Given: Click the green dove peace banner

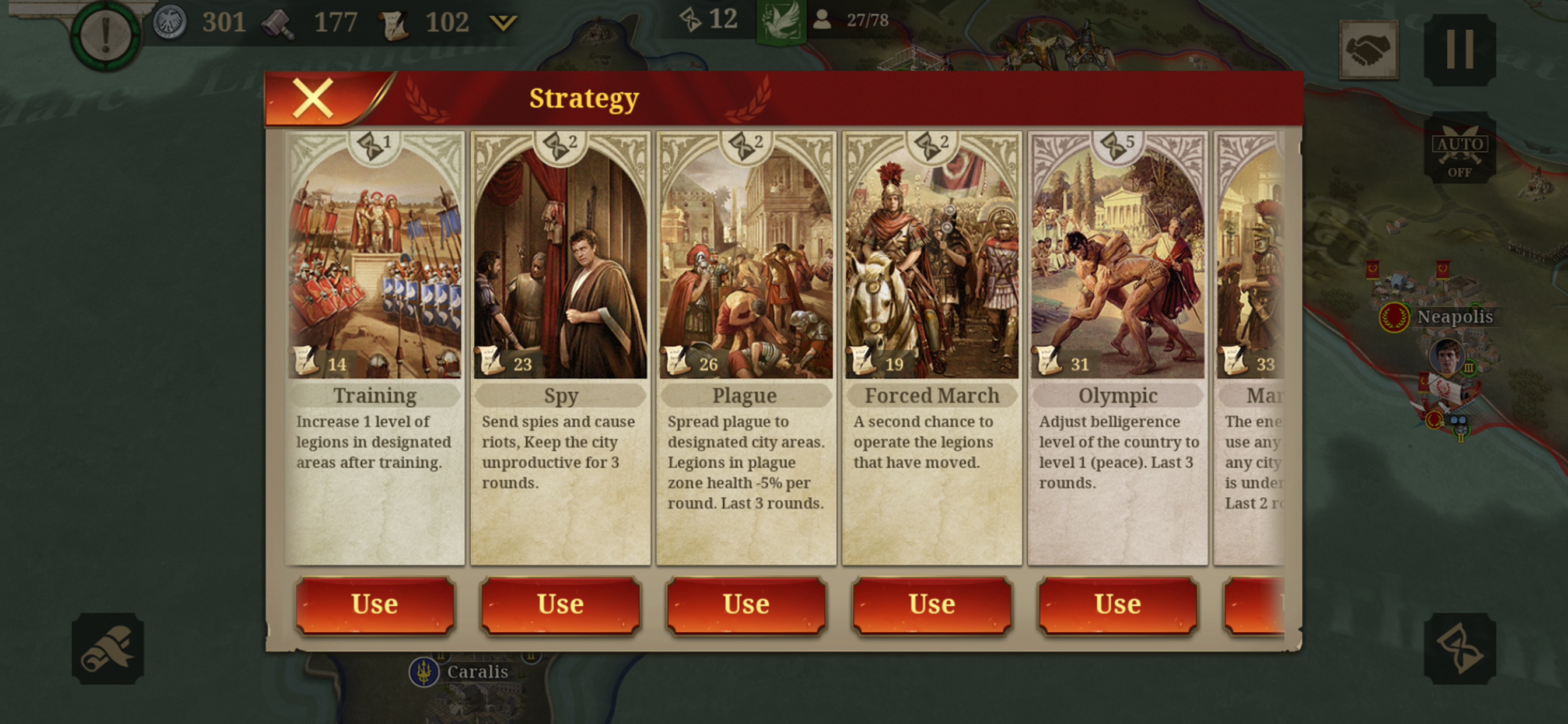Looking at the screenshot, I should (x=782, y=22).
